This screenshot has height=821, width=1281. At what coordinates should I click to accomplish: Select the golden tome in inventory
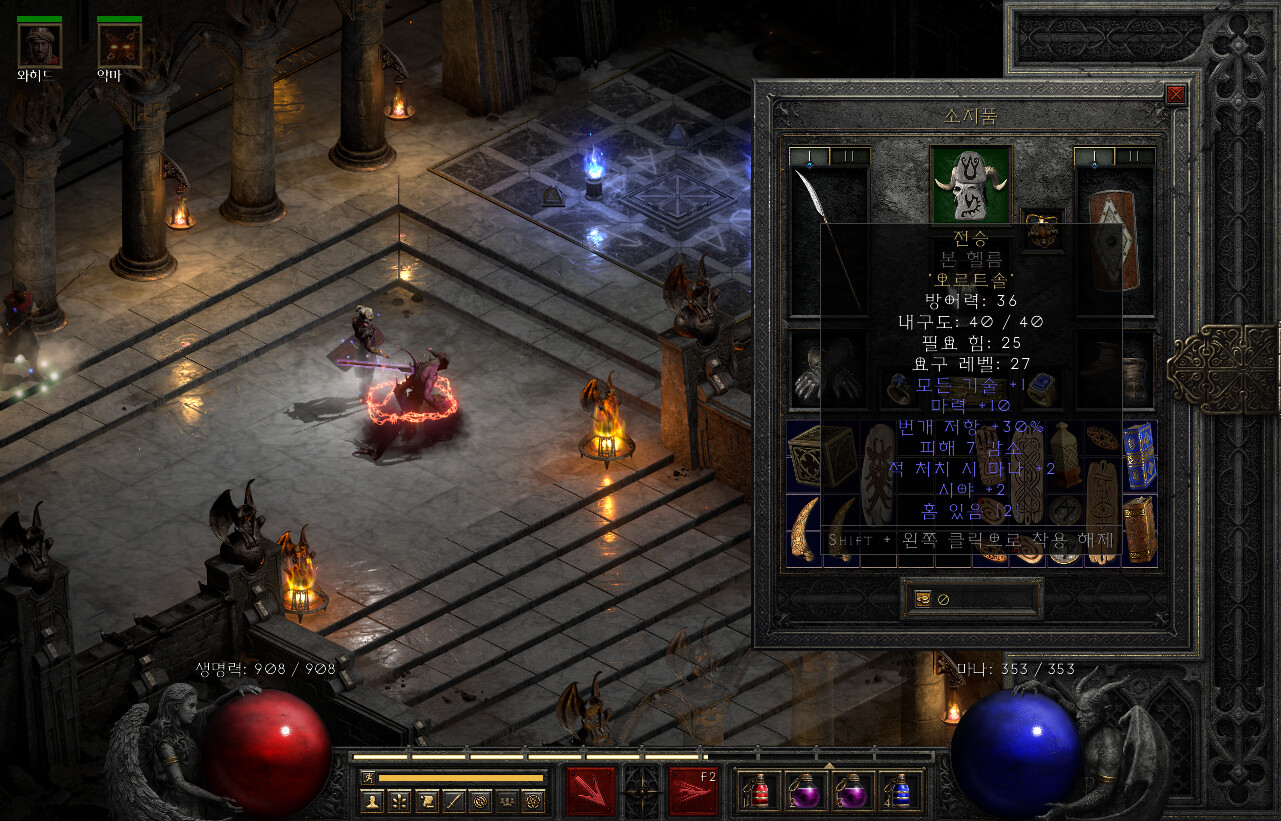1140,530
